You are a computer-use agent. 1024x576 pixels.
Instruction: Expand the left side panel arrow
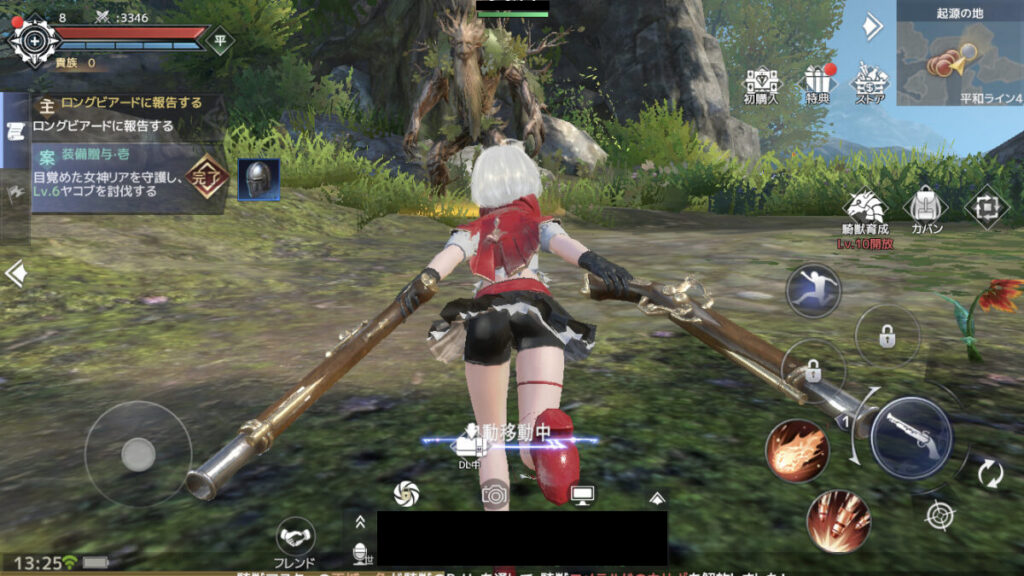click(x=15, y=273)
